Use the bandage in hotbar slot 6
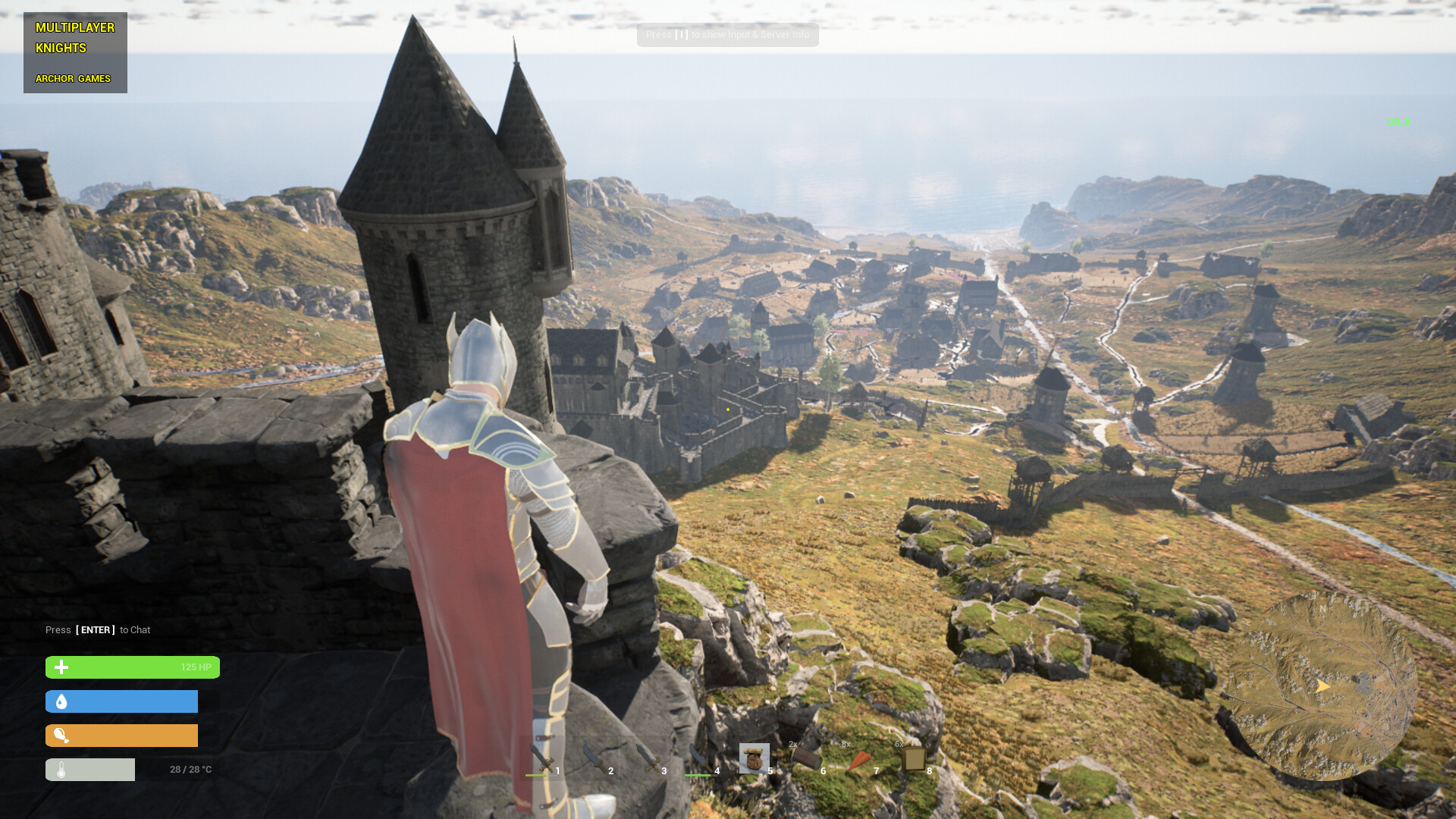 click(808, 758)
